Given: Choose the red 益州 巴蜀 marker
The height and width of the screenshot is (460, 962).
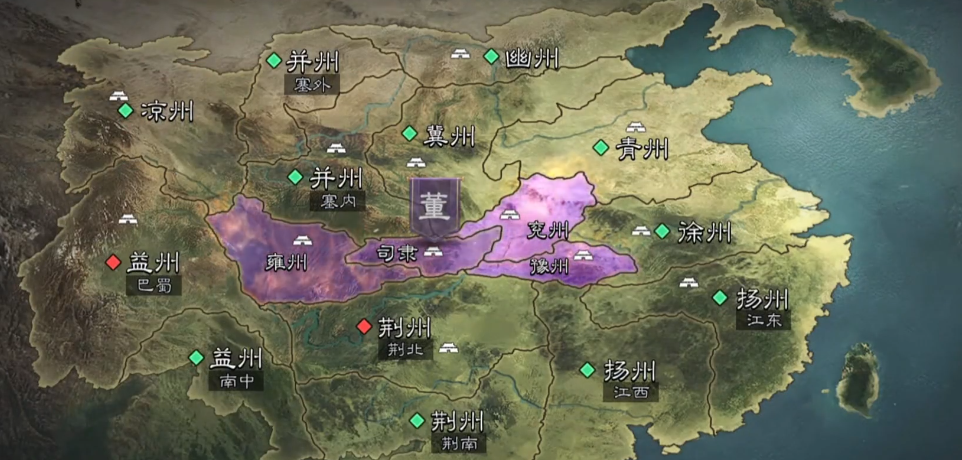Looking at the screenshot, I should click(x=112, y=262).
